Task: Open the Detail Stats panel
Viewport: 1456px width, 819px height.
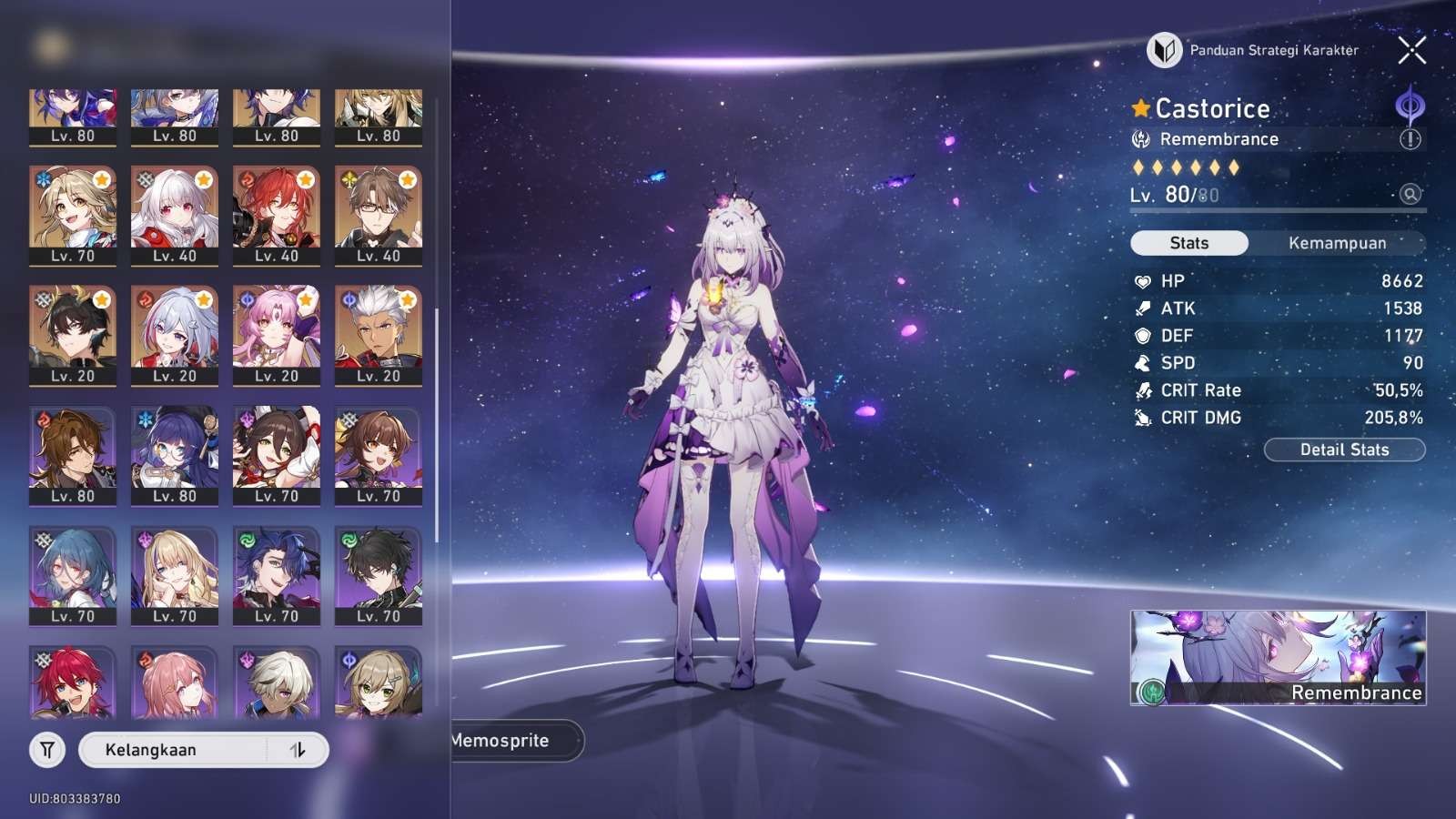Action: 1344,450
